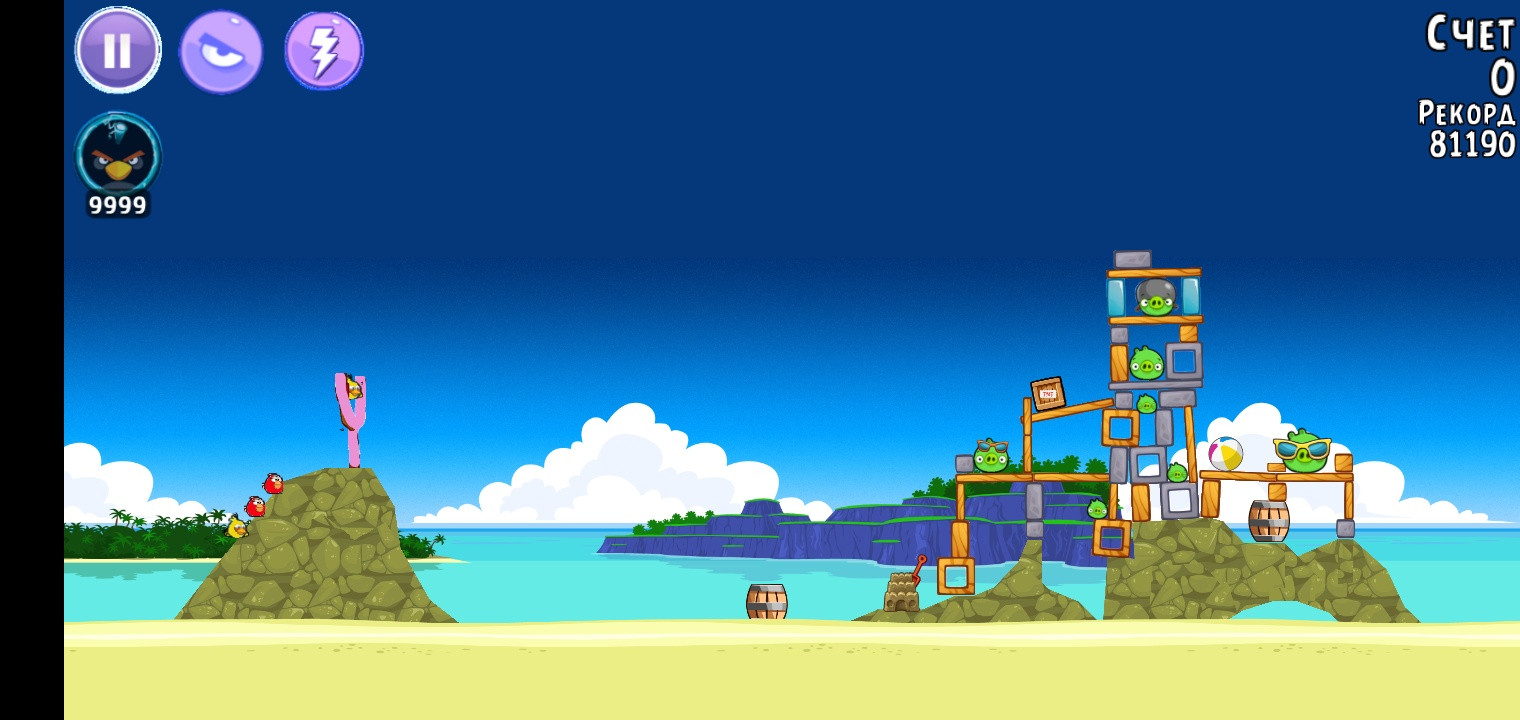Open the lightning power-ups menu
The width and height of the screenshot is (1520, 720).
[x=324, y=48]
